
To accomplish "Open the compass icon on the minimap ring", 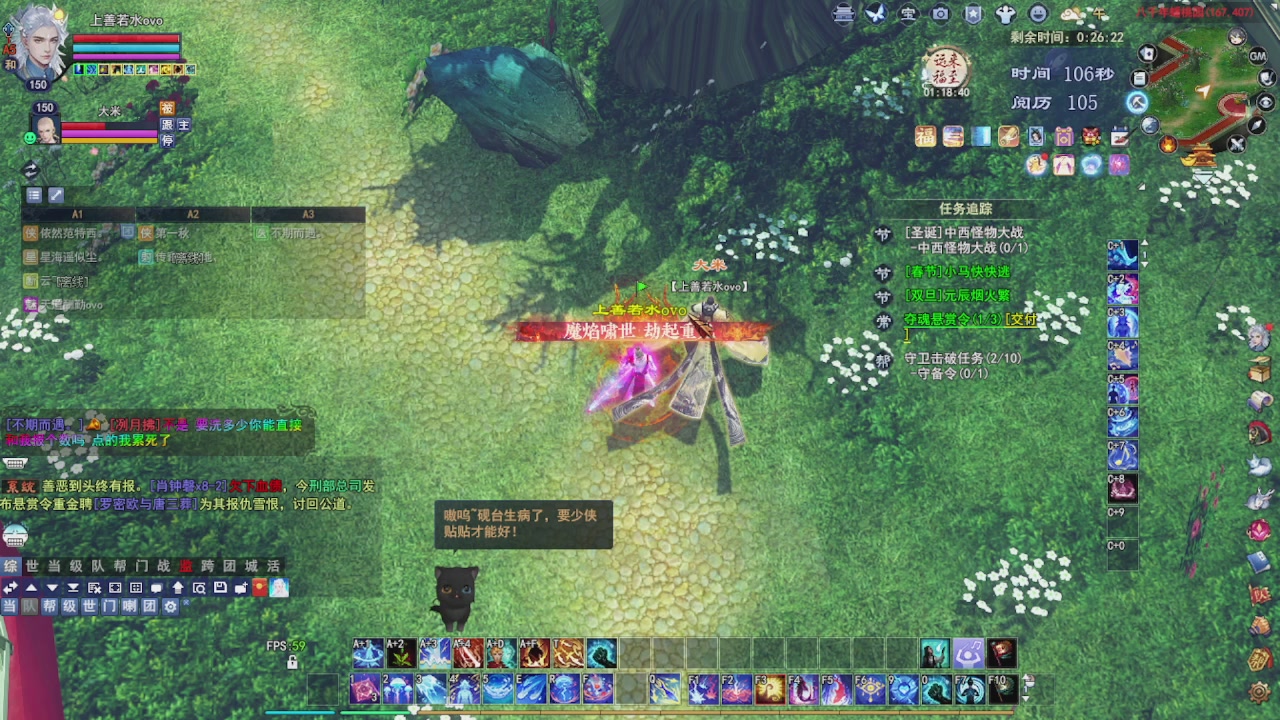I will [1255, 127].
